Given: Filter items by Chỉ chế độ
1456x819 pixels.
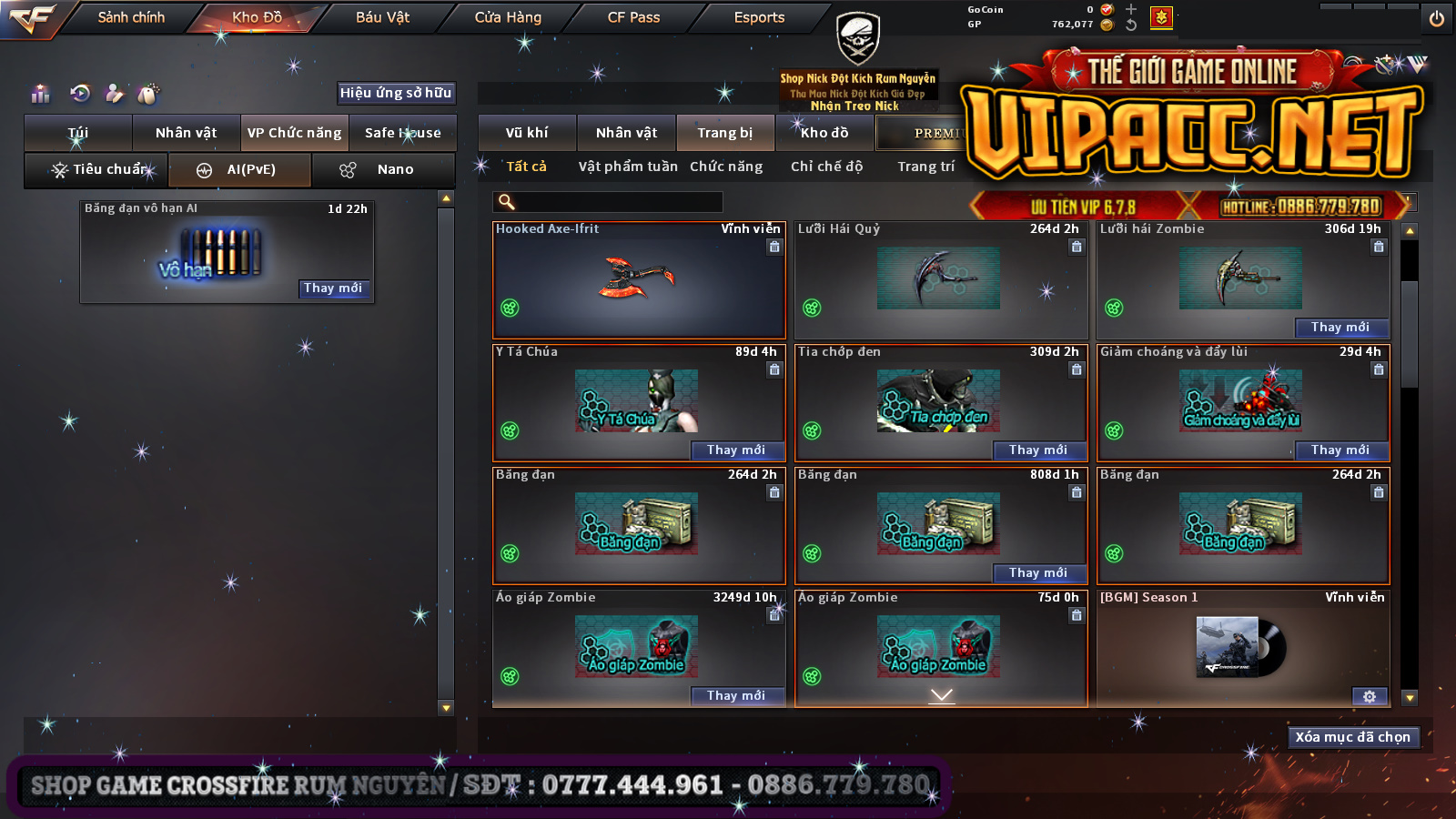Looking at the screenshot, I should [x=826, y=167].
